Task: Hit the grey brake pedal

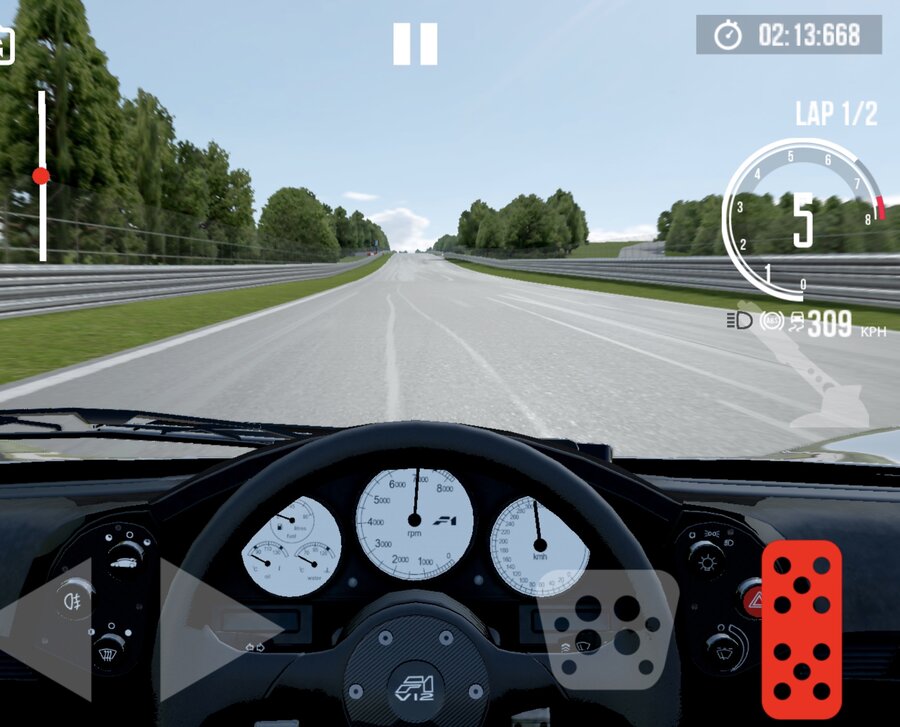Action: 605,630
